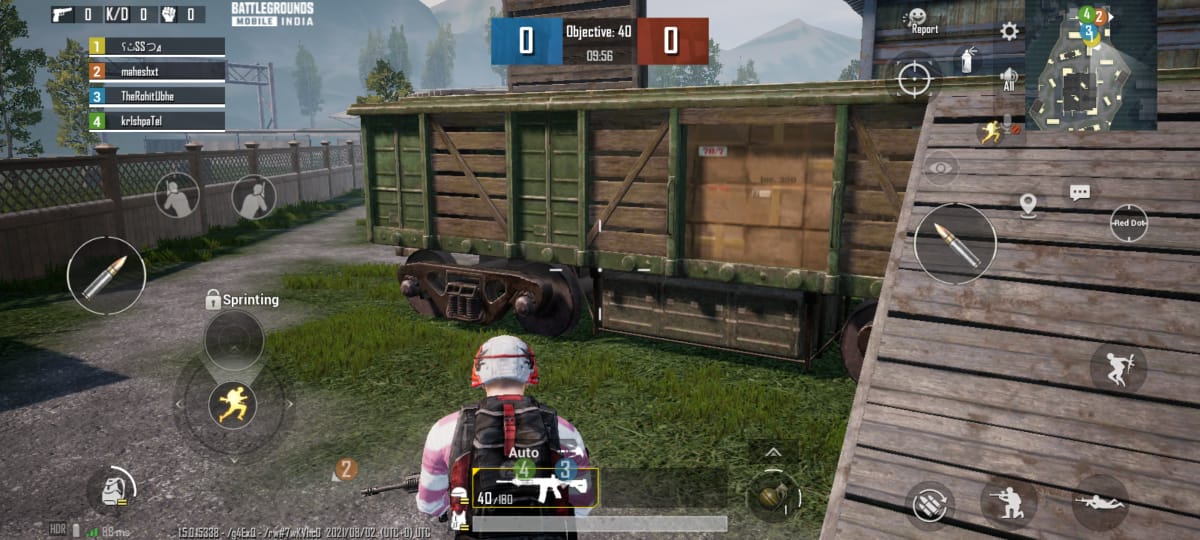Change the Red Dot scope attachment

pyautogui.click(x=1129, y=223)
